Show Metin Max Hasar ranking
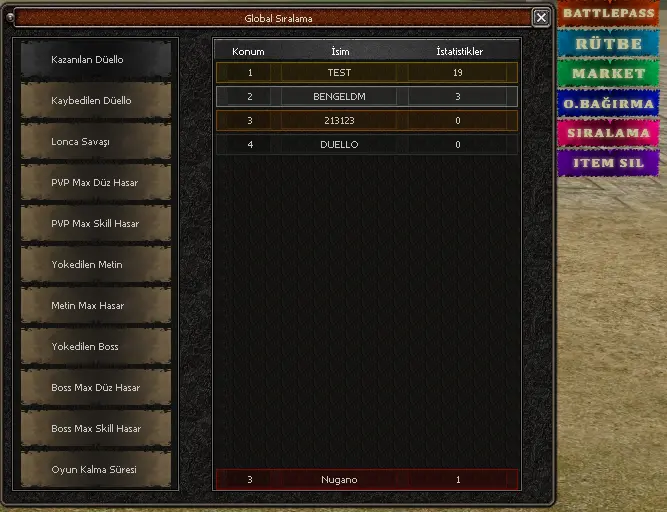The width and height of the screenshot is (667, 512). tap(96, 306)
